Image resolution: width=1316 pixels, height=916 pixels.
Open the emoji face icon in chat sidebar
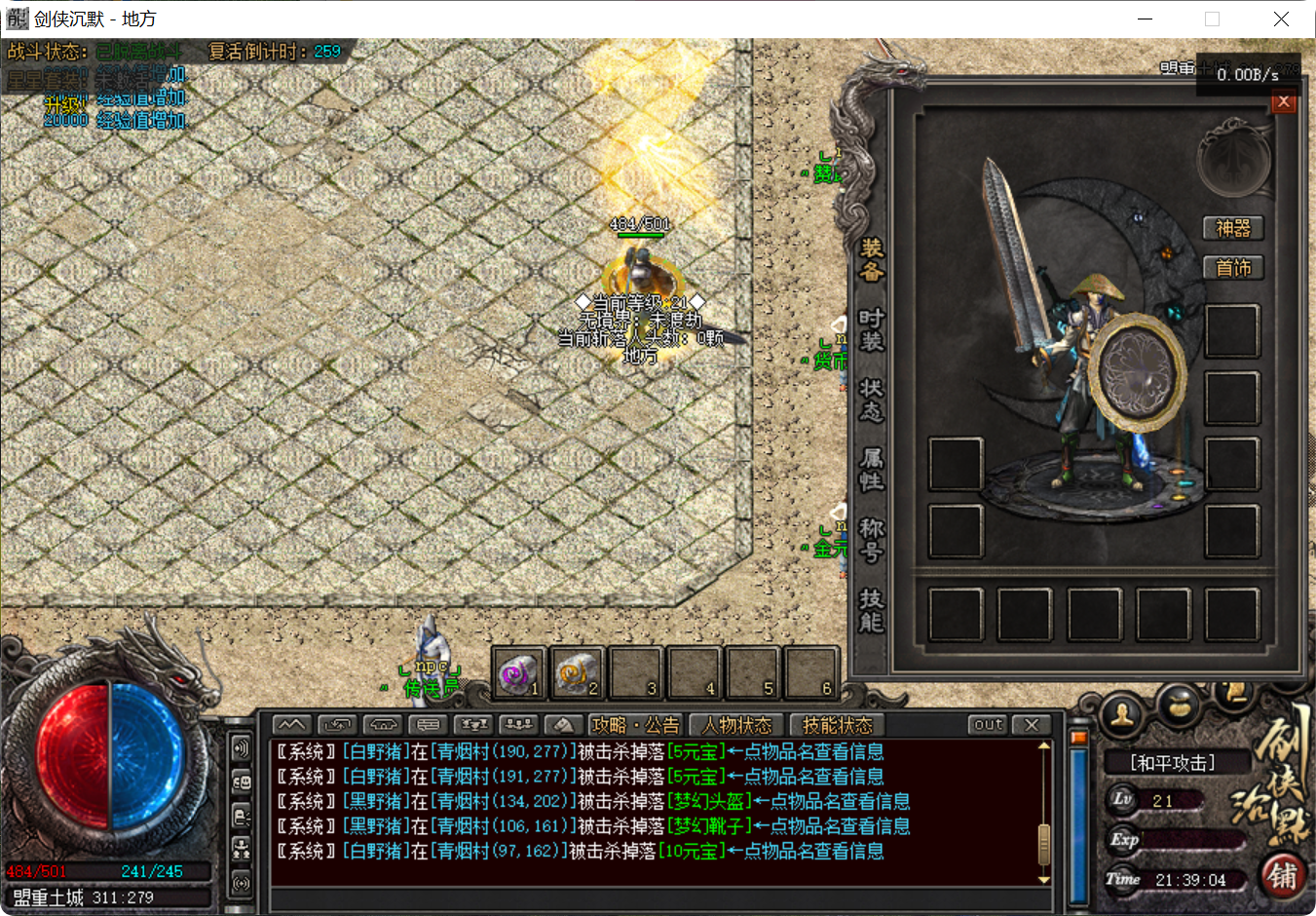(x=242, y=782)
